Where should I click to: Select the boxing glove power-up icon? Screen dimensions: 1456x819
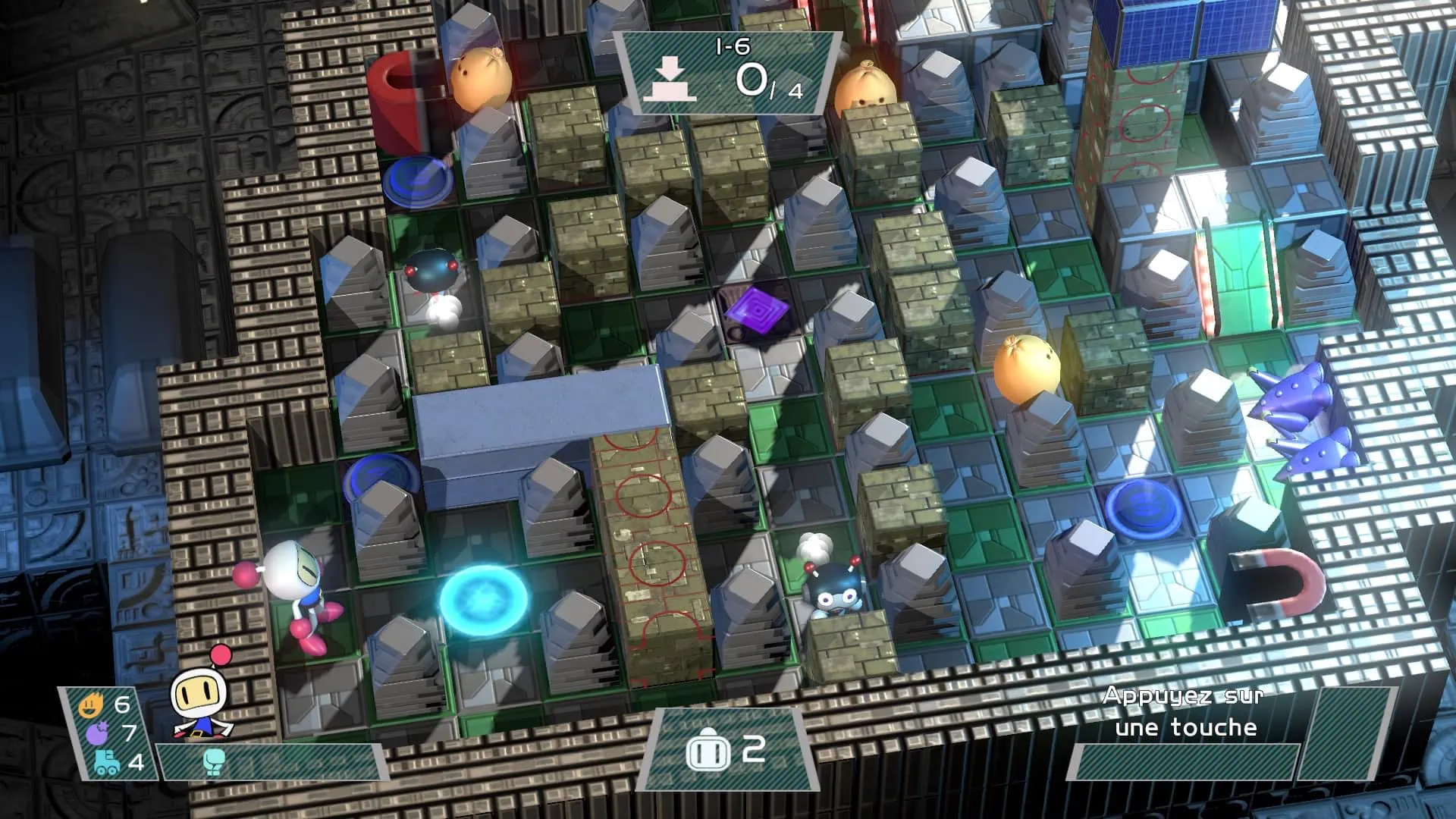215,761
